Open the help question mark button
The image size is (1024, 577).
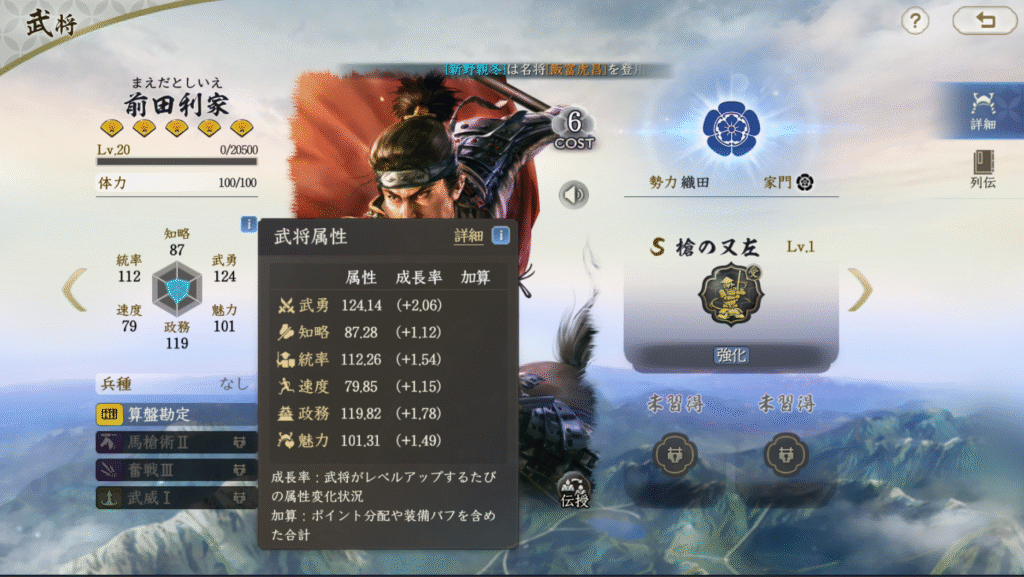coord(915,20)
